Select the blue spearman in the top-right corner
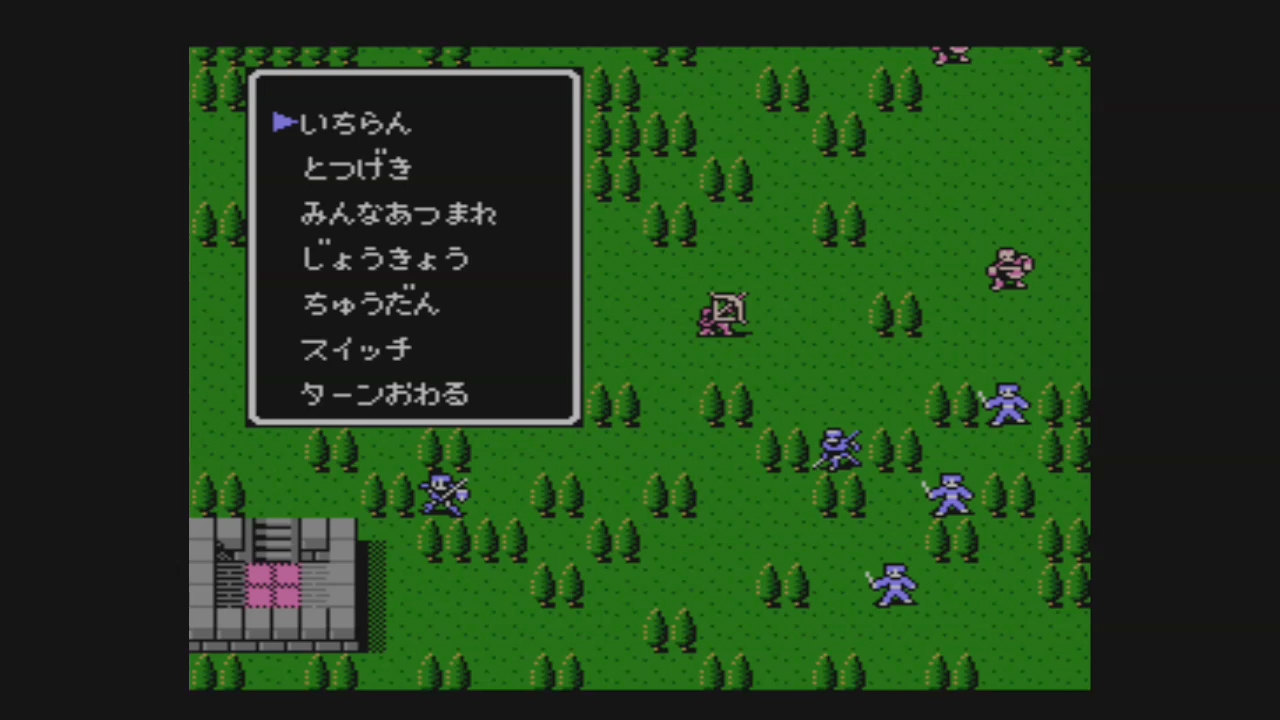Screen dimensions: 1280x720 click(x=1005, y=405)
